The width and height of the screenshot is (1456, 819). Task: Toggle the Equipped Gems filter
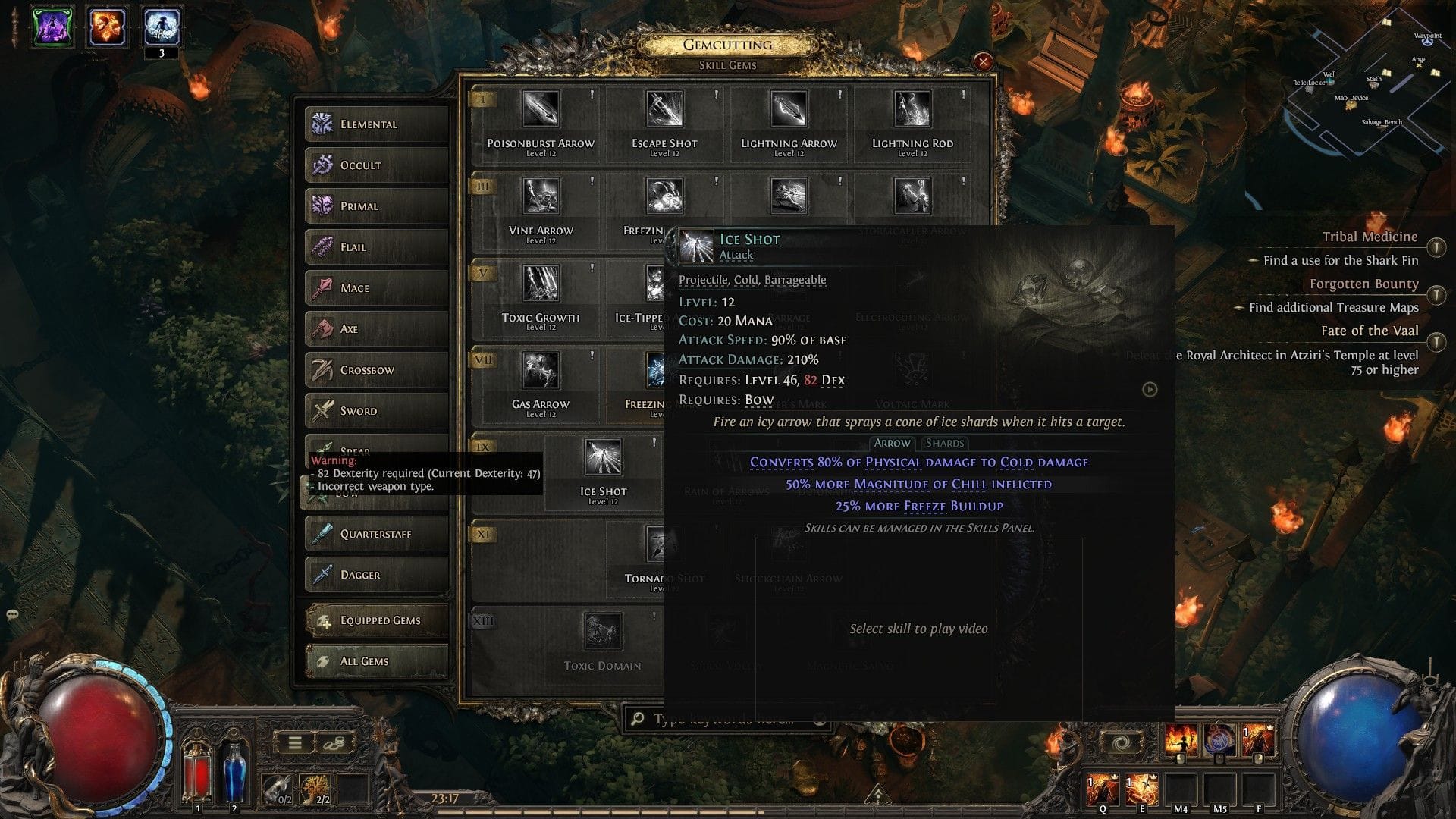click(x=377, y=620)
